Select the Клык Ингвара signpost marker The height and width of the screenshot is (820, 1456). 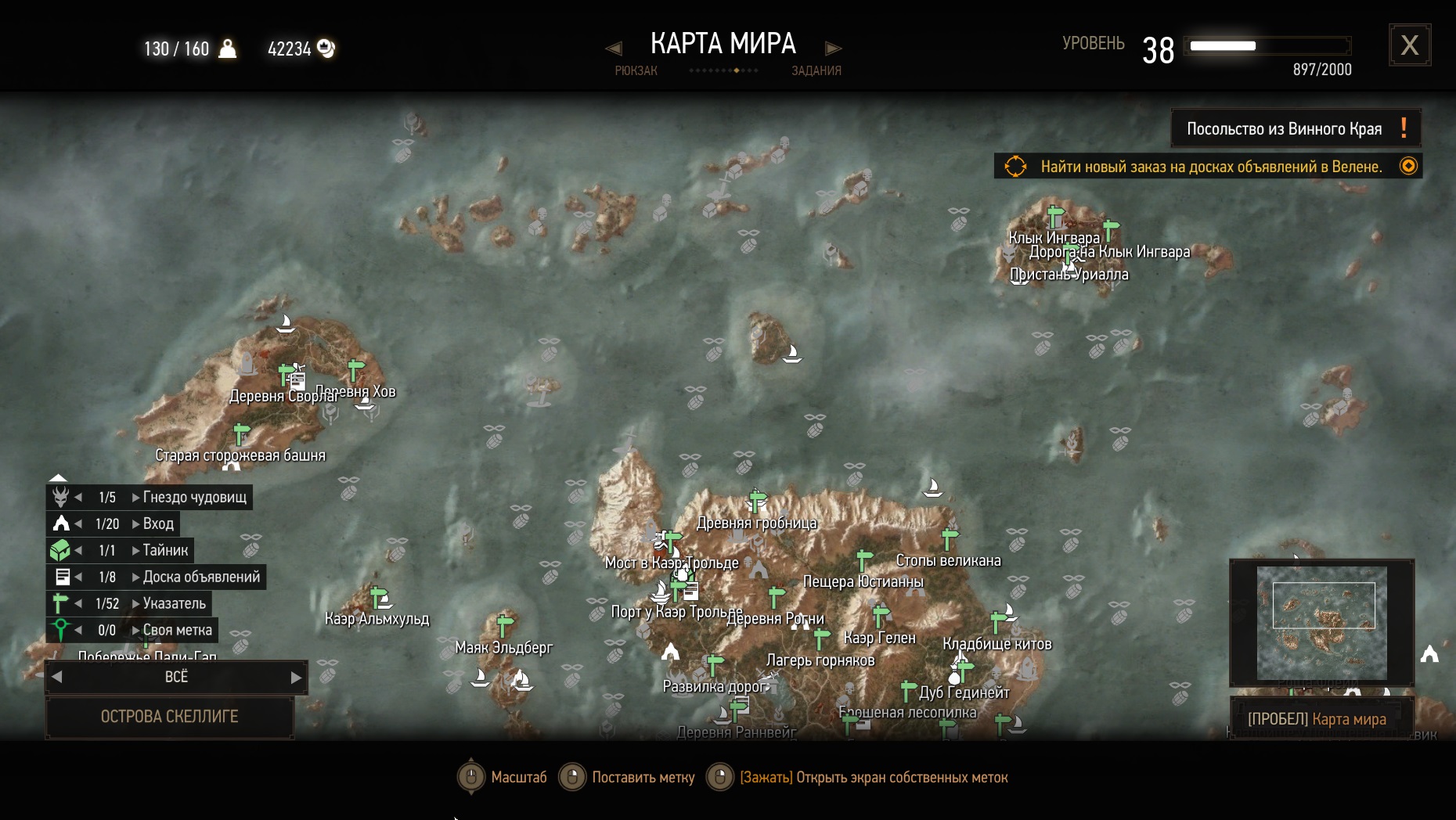pos(1055,214)
